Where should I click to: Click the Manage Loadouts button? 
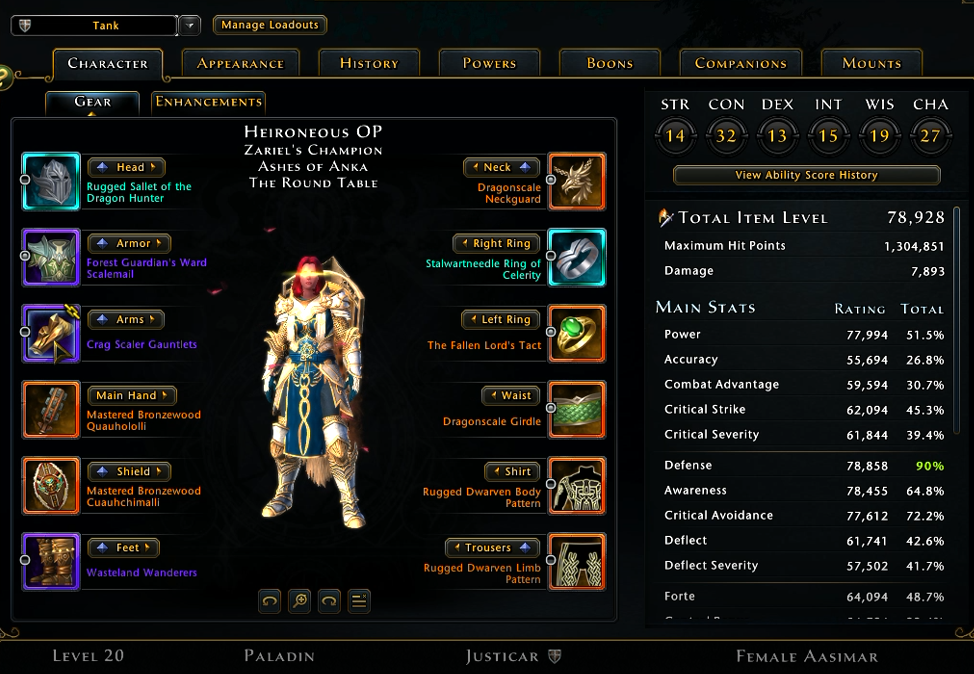[270, 25]
